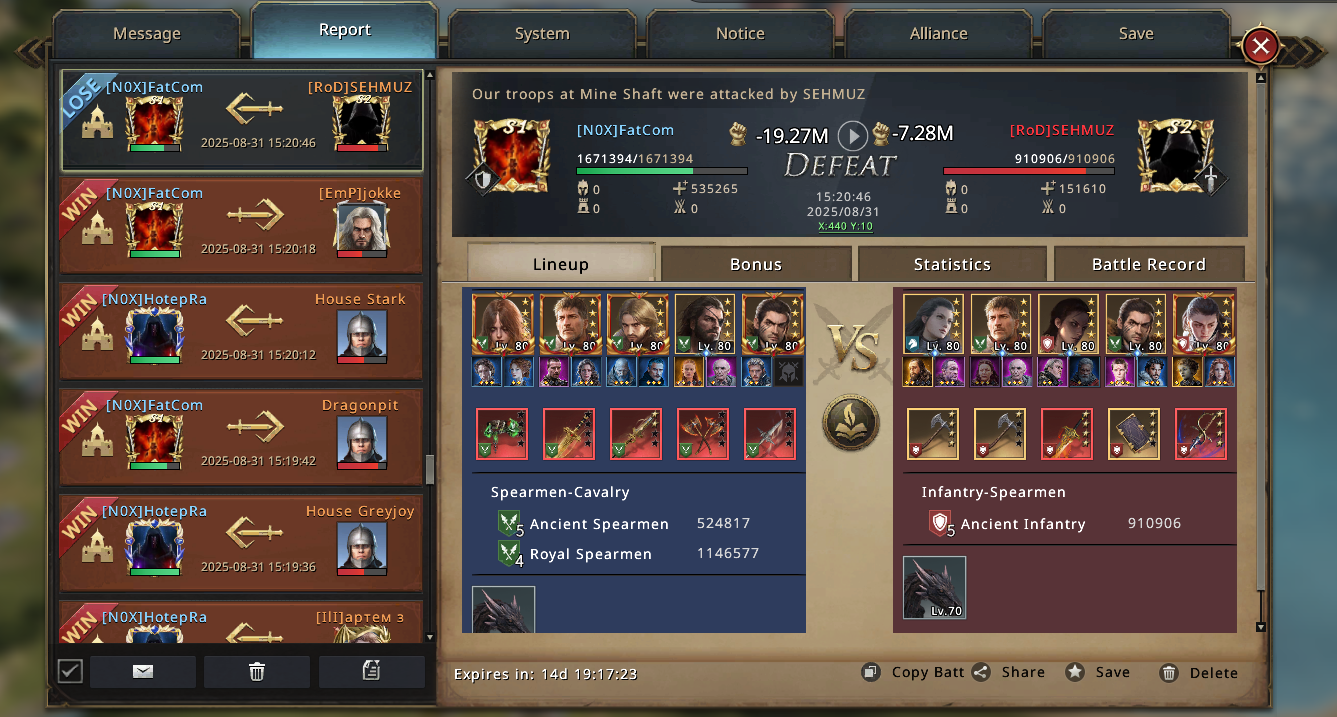Share this battle report
The image size is (1337, 717).
click(x=1008, y=672)
